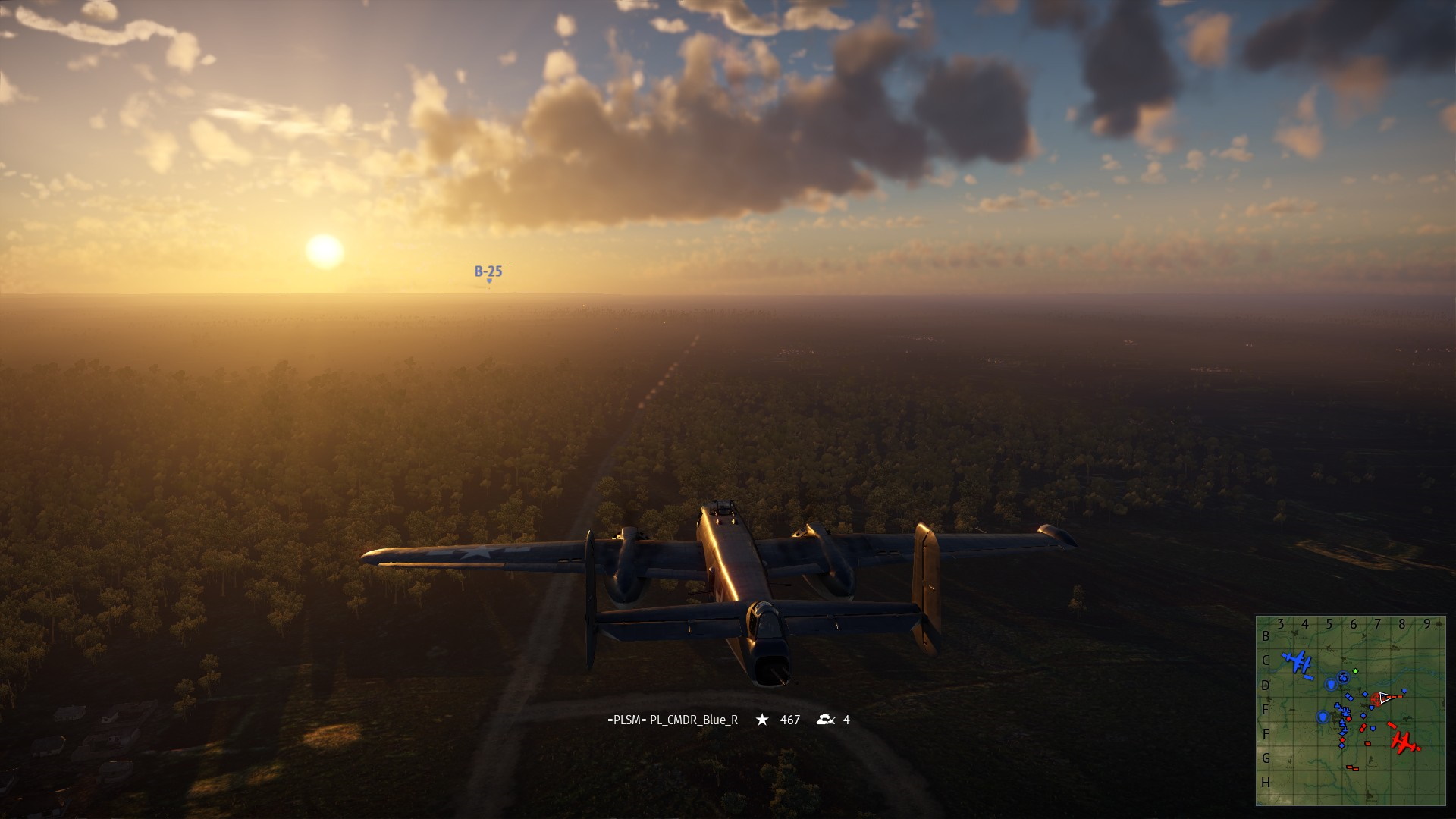Screen dimensions: 1456x819
Task: Click the tactical minimap
Action: (x=1350, y=711)
